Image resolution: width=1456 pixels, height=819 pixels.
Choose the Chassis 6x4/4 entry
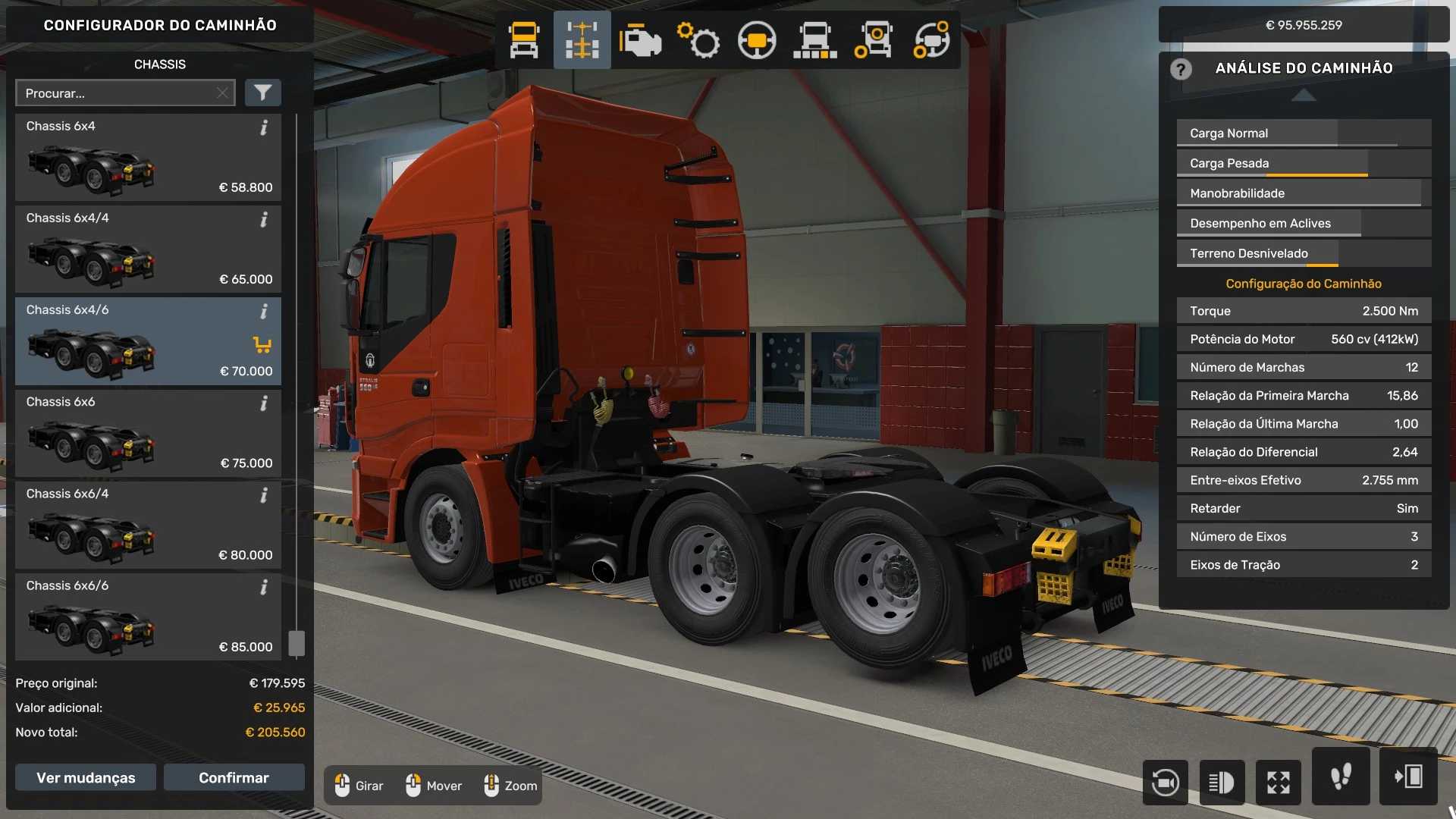click(x=148, y=249)
